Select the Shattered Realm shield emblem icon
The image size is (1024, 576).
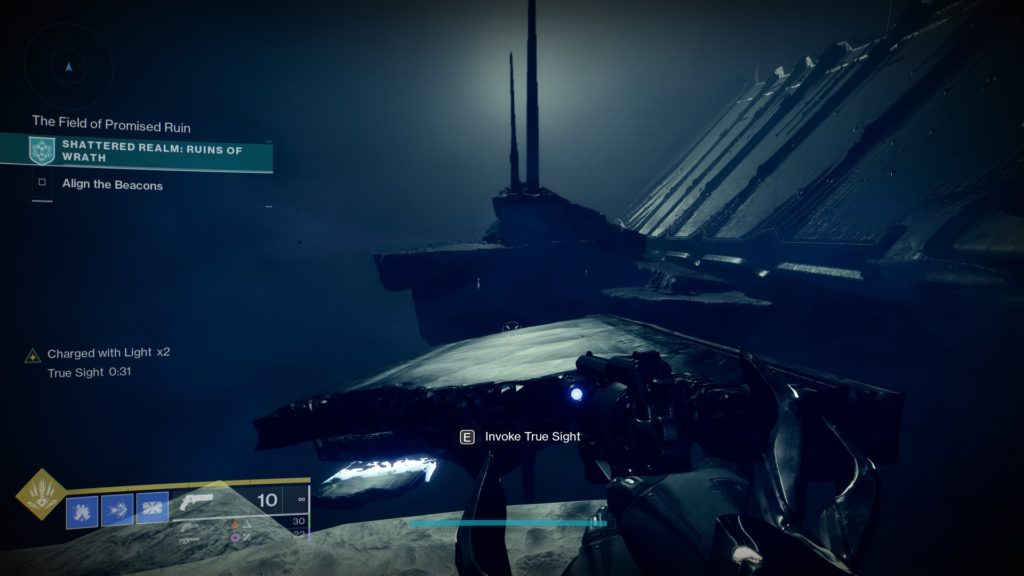pos(42,152)
